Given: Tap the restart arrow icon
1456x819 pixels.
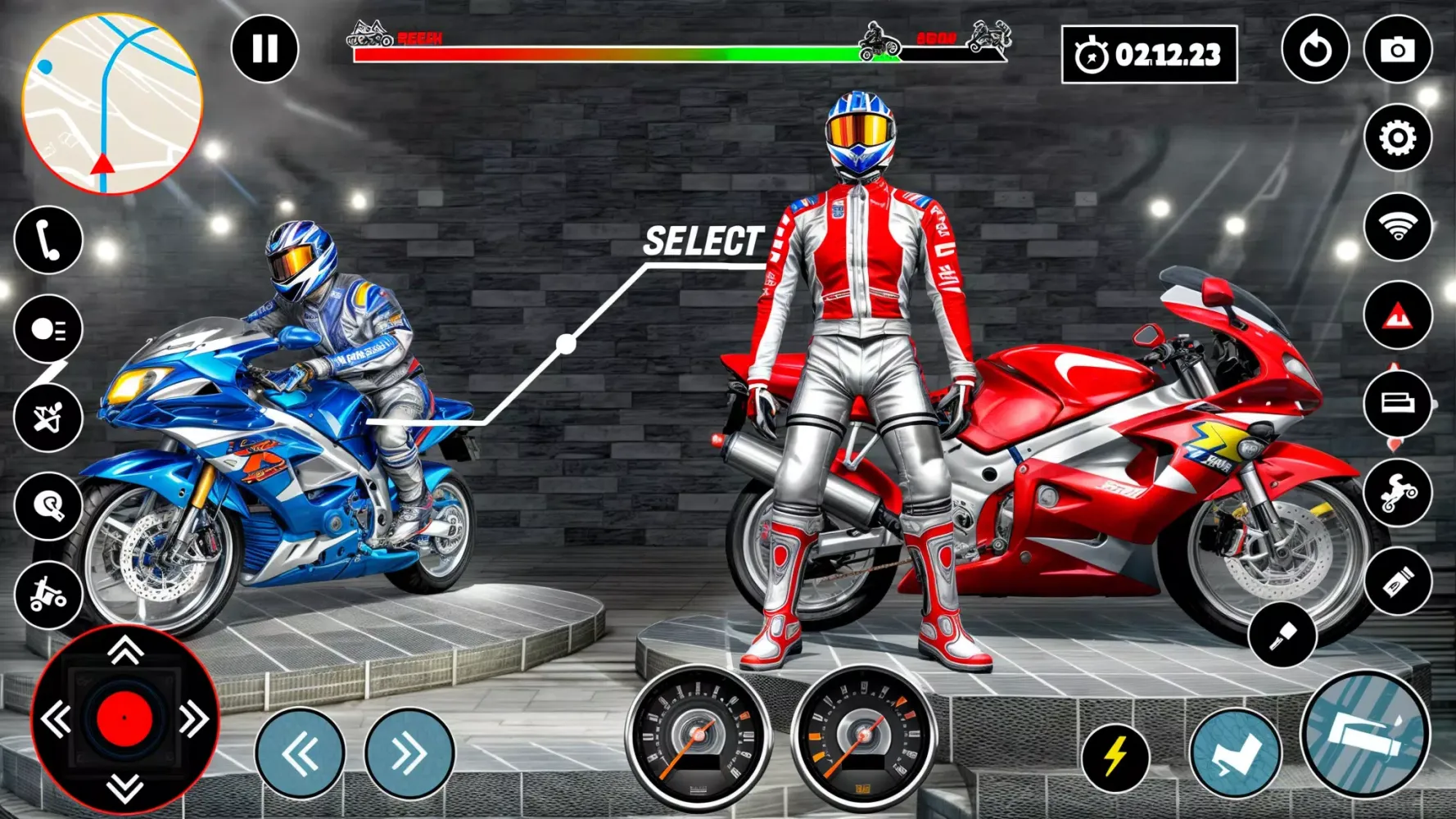Looking at the screenshot, I should click(x=1314, y=51).
